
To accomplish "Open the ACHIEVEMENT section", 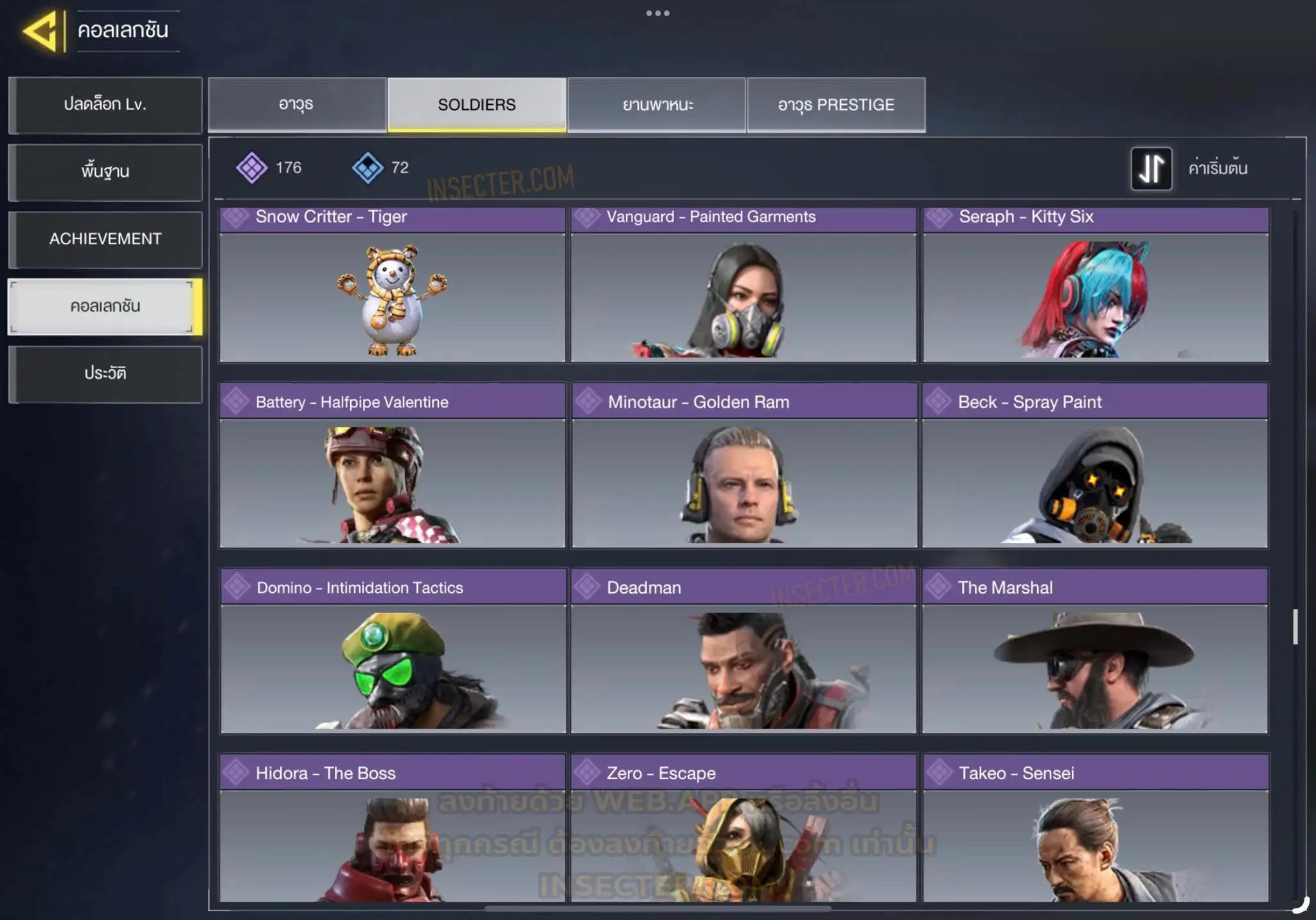I will point(105,239).
